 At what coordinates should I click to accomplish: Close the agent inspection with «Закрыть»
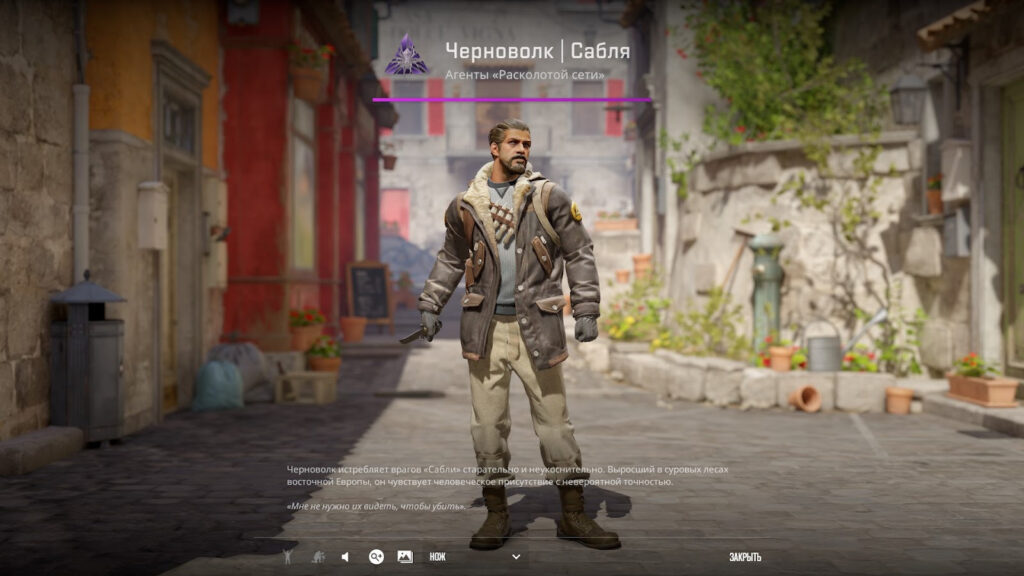pyautogui.click(x=745, y=557)
